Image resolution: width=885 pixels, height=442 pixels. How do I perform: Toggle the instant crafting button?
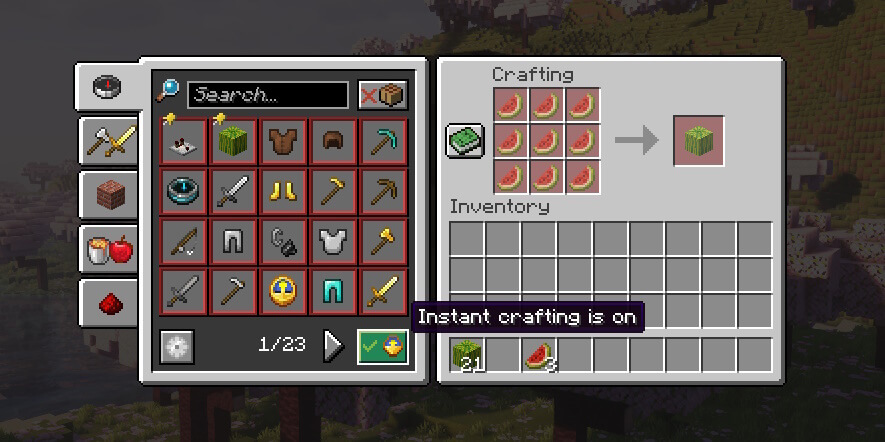click(x=383, y=347)
